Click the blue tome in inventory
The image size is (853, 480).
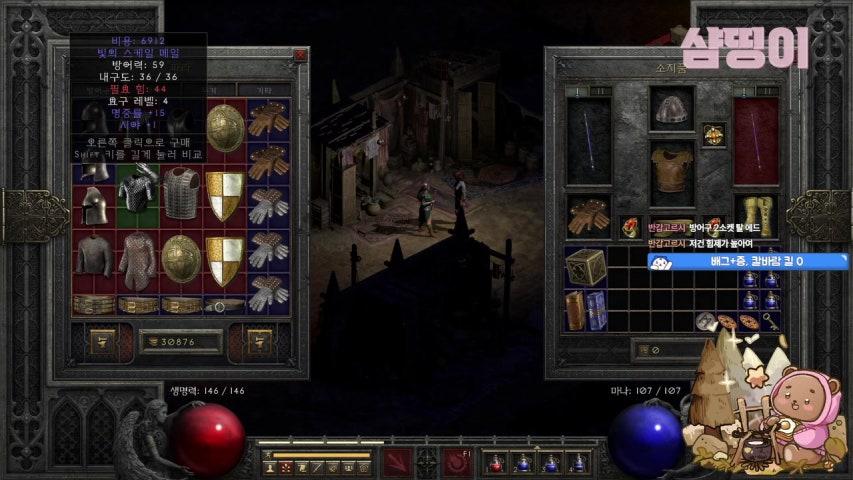[596, 309]
